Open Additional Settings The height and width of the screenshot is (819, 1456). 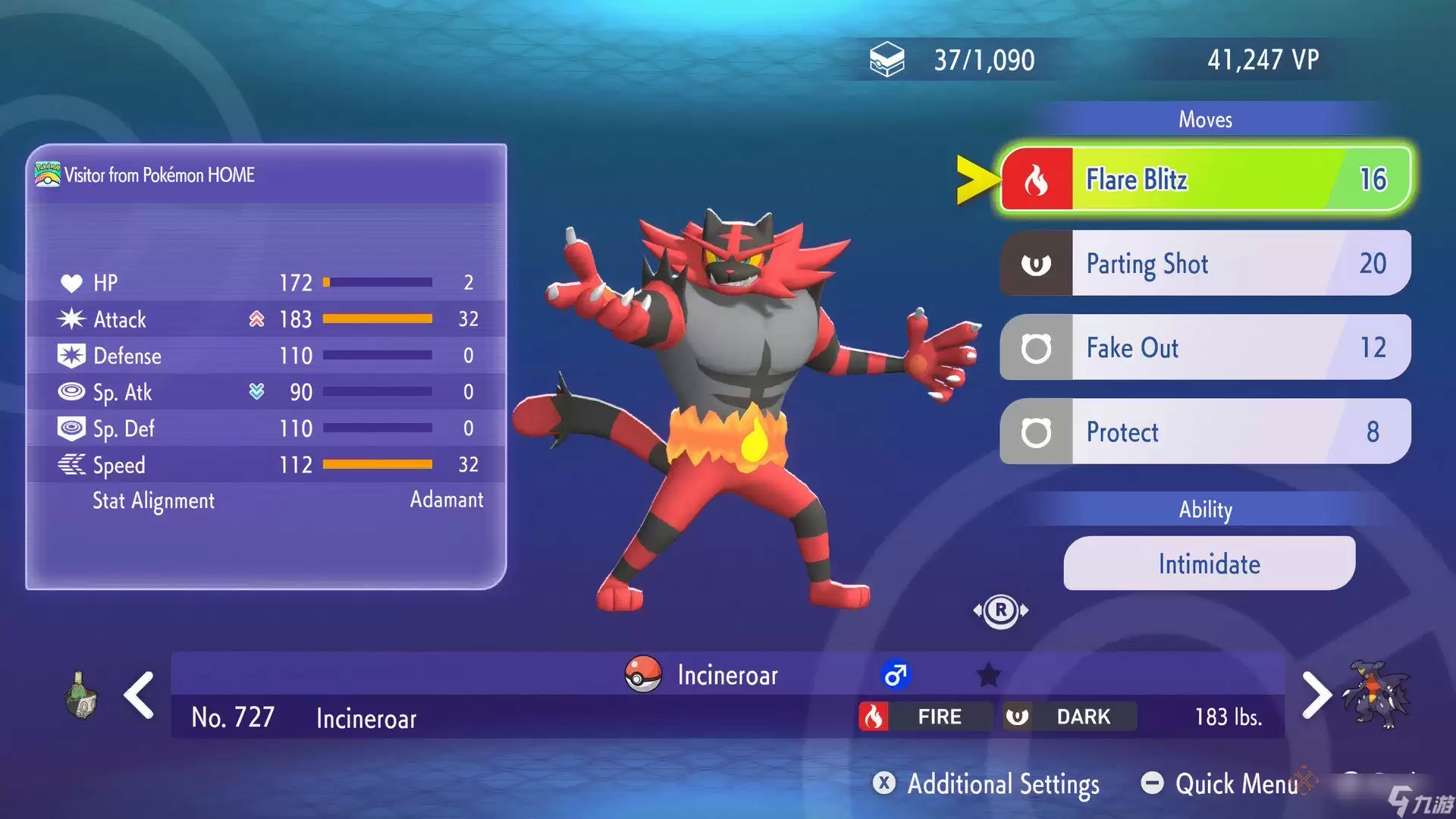[986, 783]
